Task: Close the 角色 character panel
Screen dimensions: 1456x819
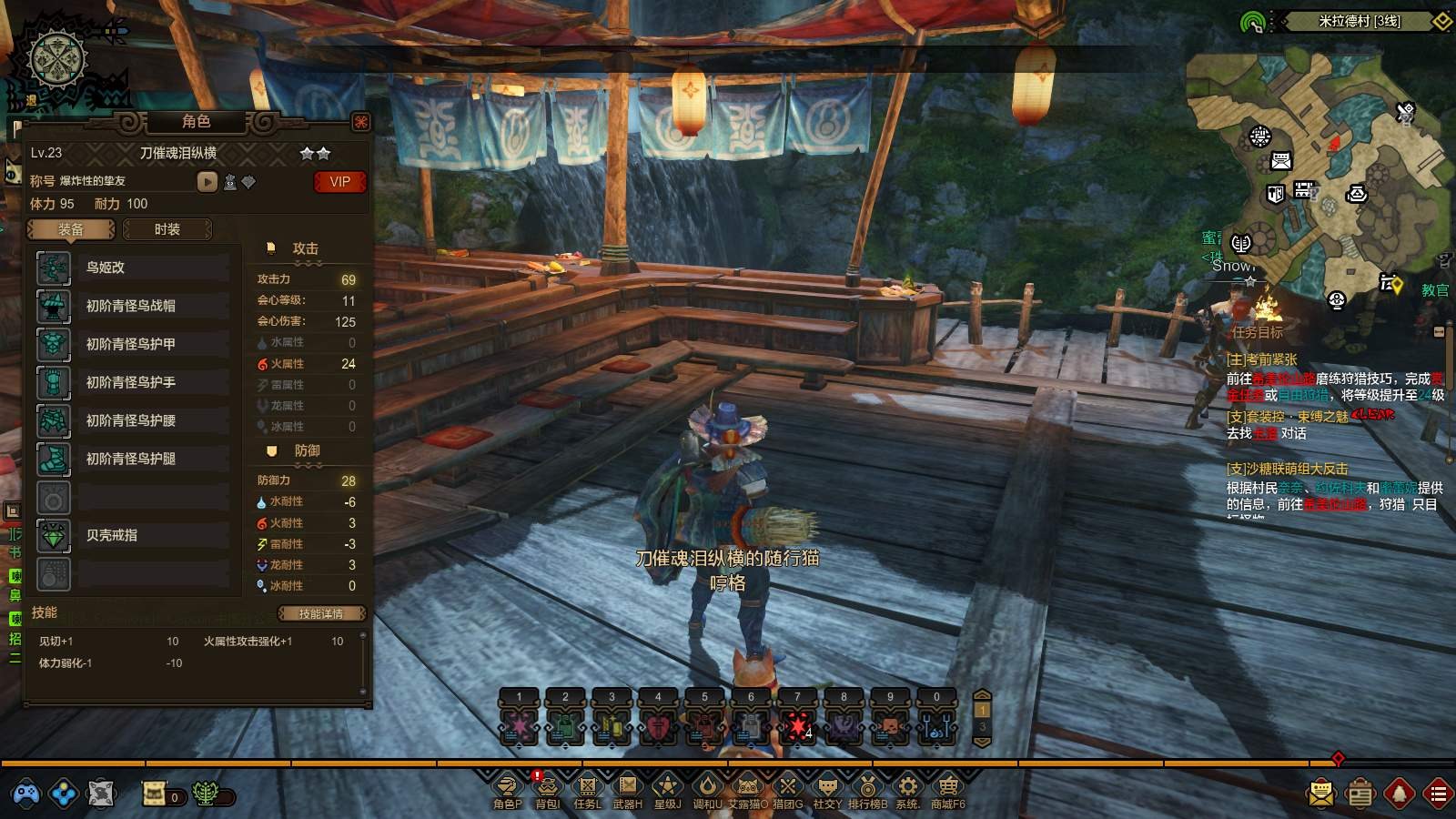Action: click(x=361, y=122)
